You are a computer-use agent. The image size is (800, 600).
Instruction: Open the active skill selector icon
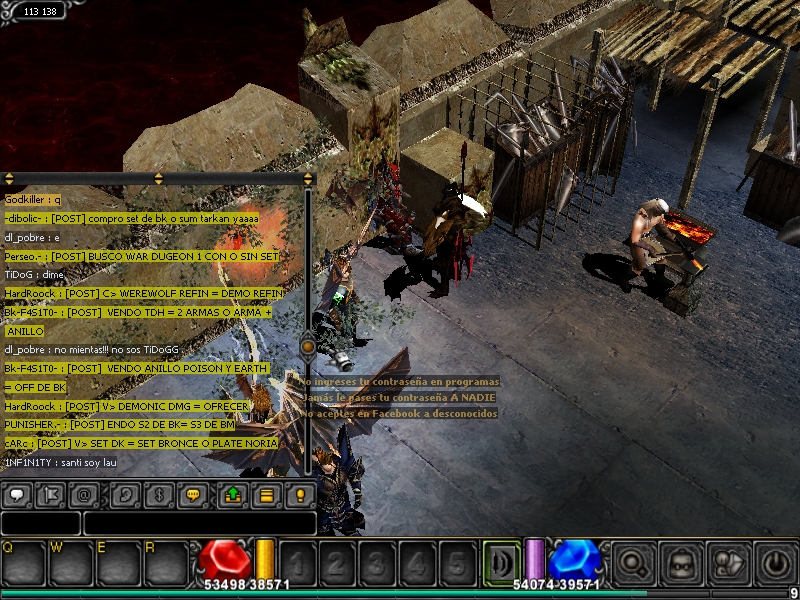pyautogui.click(x=502, y=562)
